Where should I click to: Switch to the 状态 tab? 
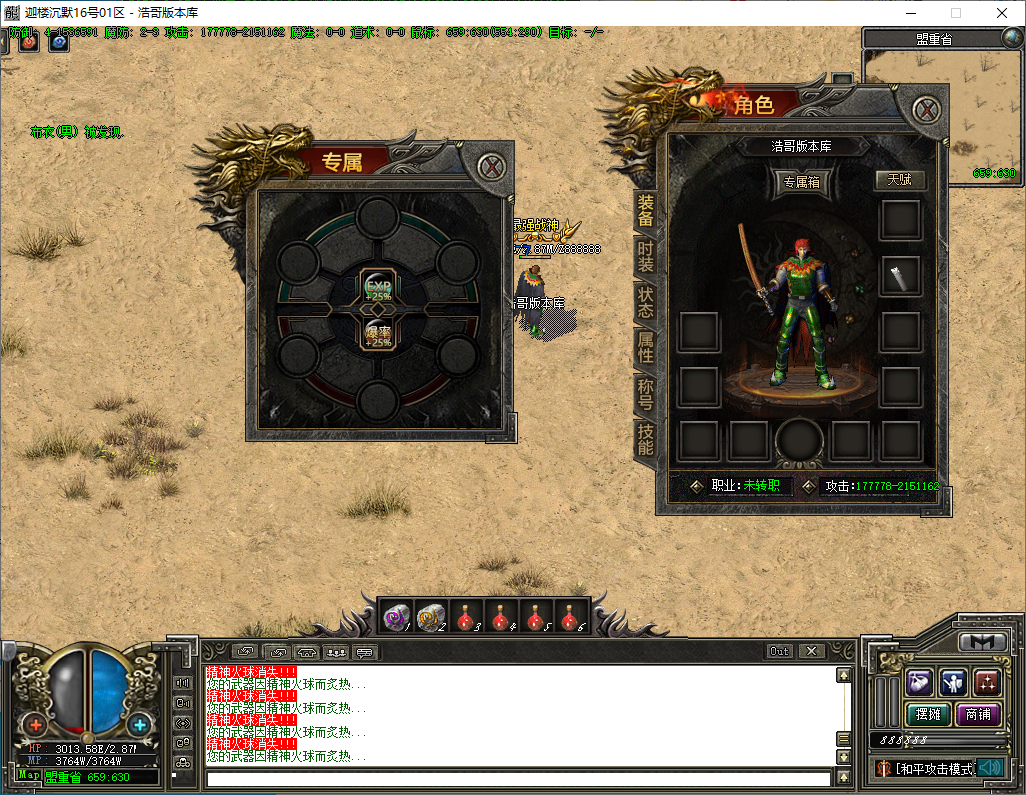click(x=646, y=303)
